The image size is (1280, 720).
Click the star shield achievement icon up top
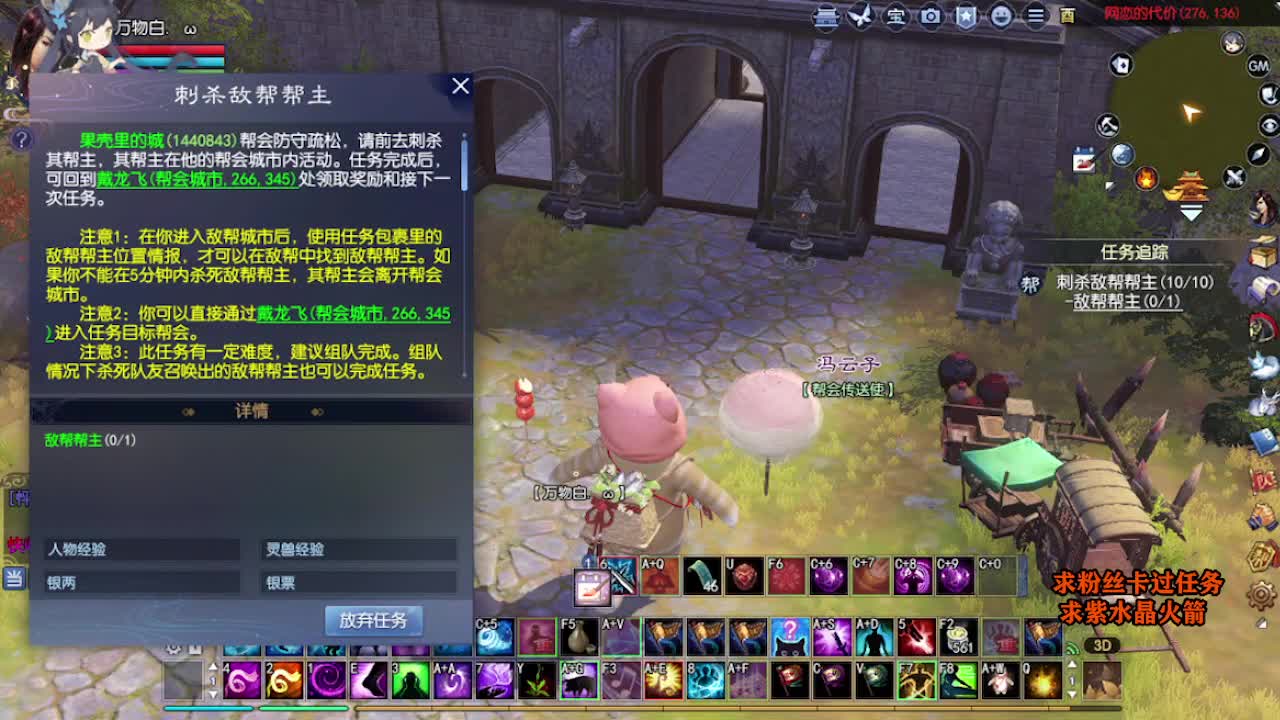(966, 15)
